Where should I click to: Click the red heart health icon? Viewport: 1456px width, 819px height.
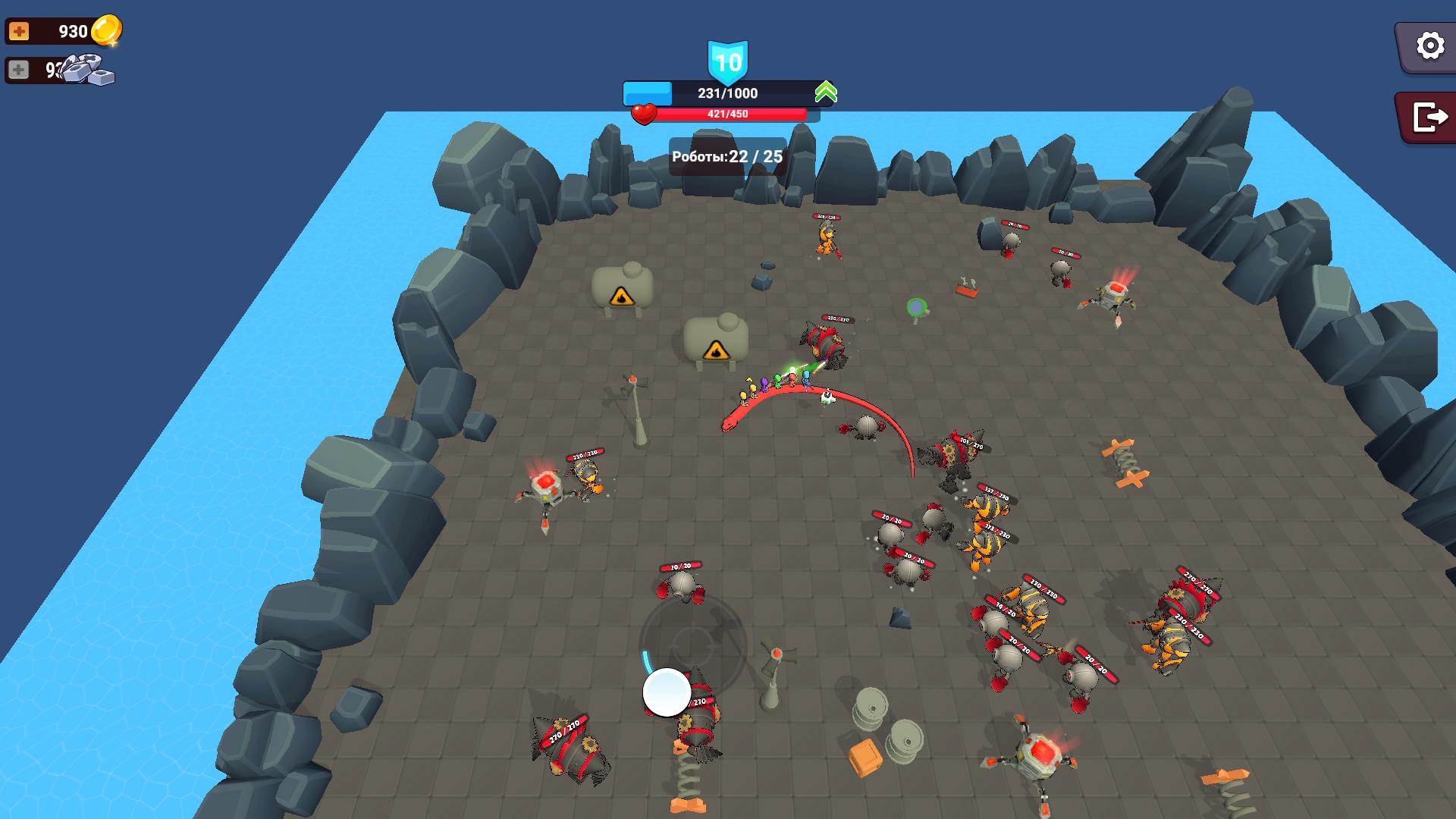tap(645, 115)
